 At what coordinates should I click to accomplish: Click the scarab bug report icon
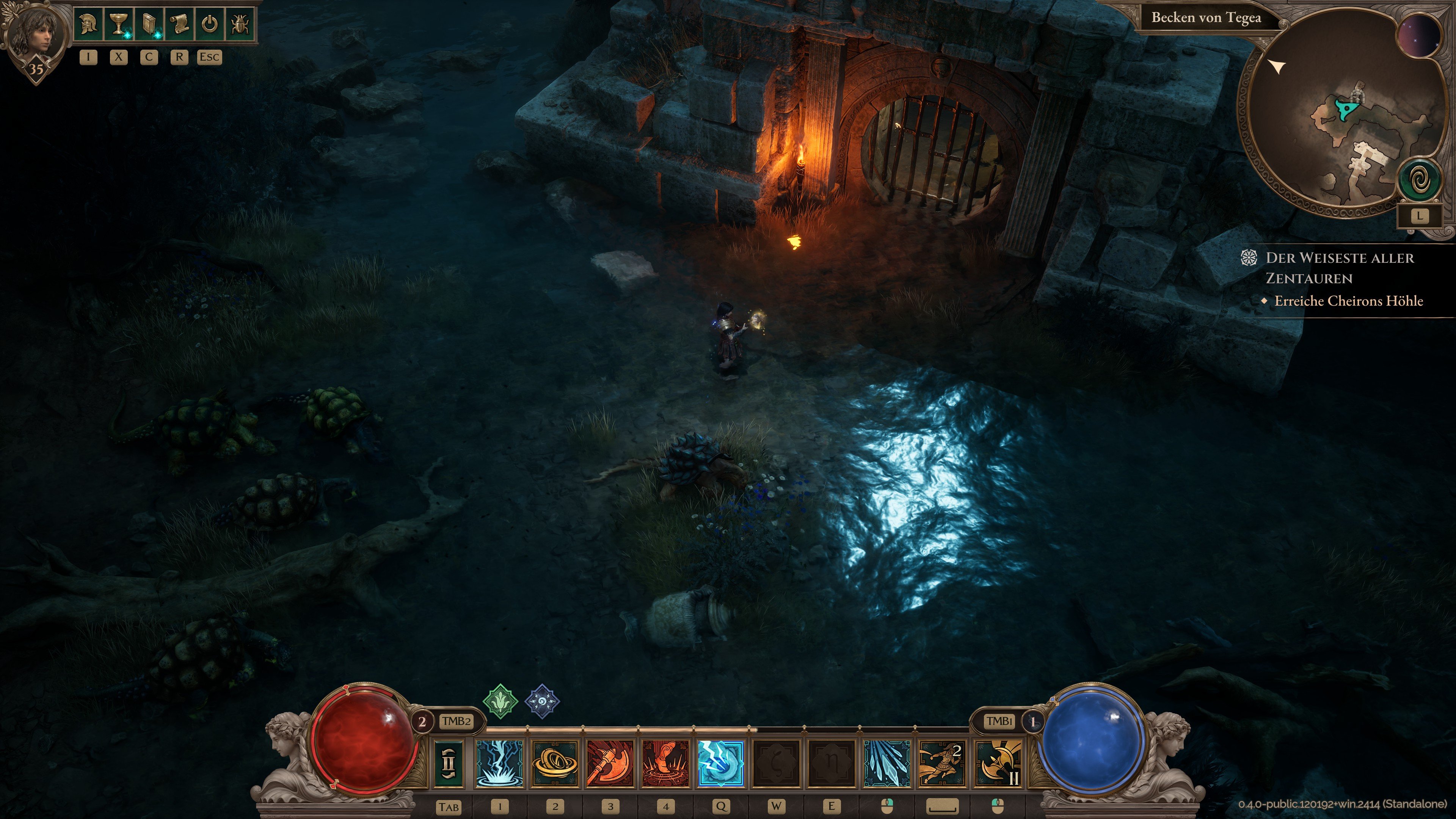240,24
